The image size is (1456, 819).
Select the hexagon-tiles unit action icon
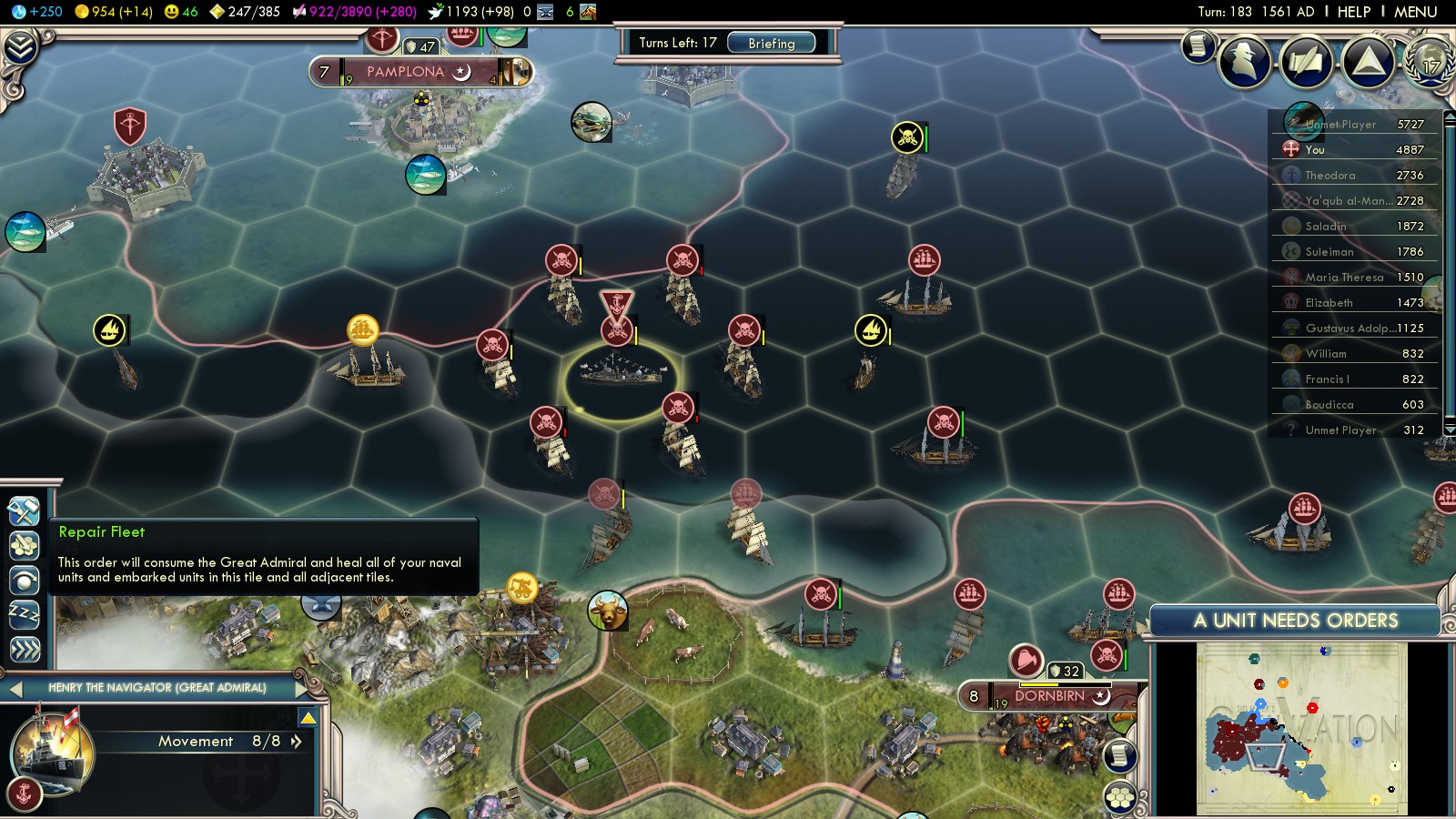click(x=24, y=545)
